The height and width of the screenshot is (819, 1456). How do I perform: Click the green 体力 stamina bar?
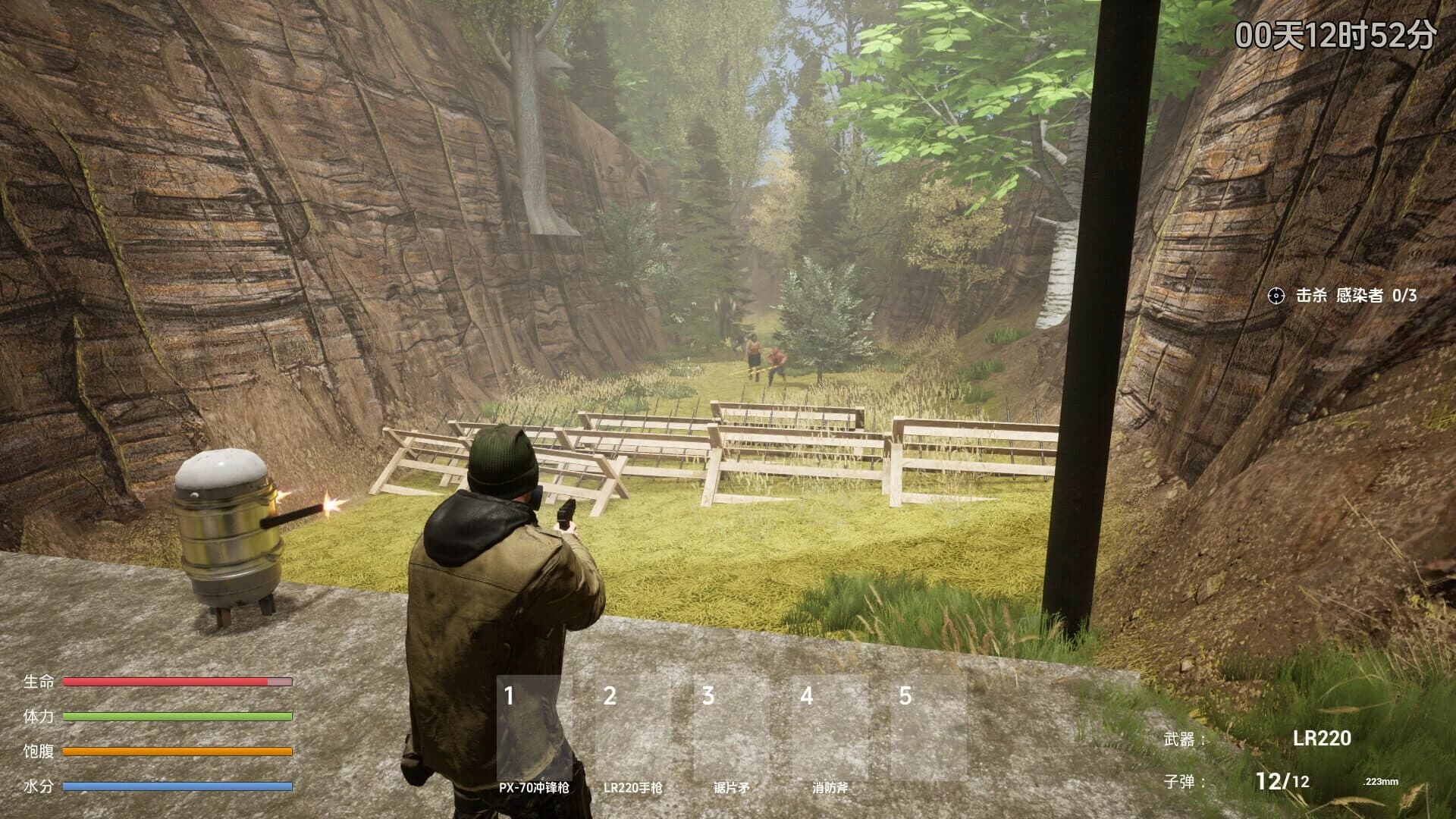tap(177, 717)
